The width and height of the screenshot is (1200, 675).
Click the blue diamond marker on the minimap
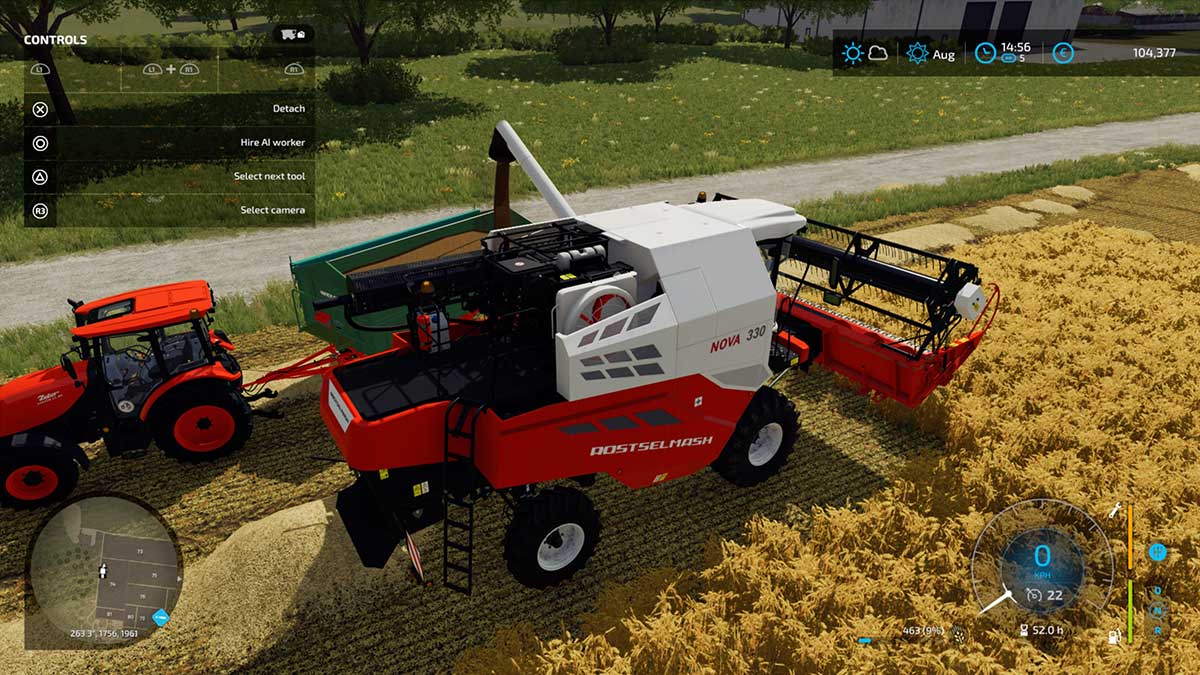[x=160, y=616]
